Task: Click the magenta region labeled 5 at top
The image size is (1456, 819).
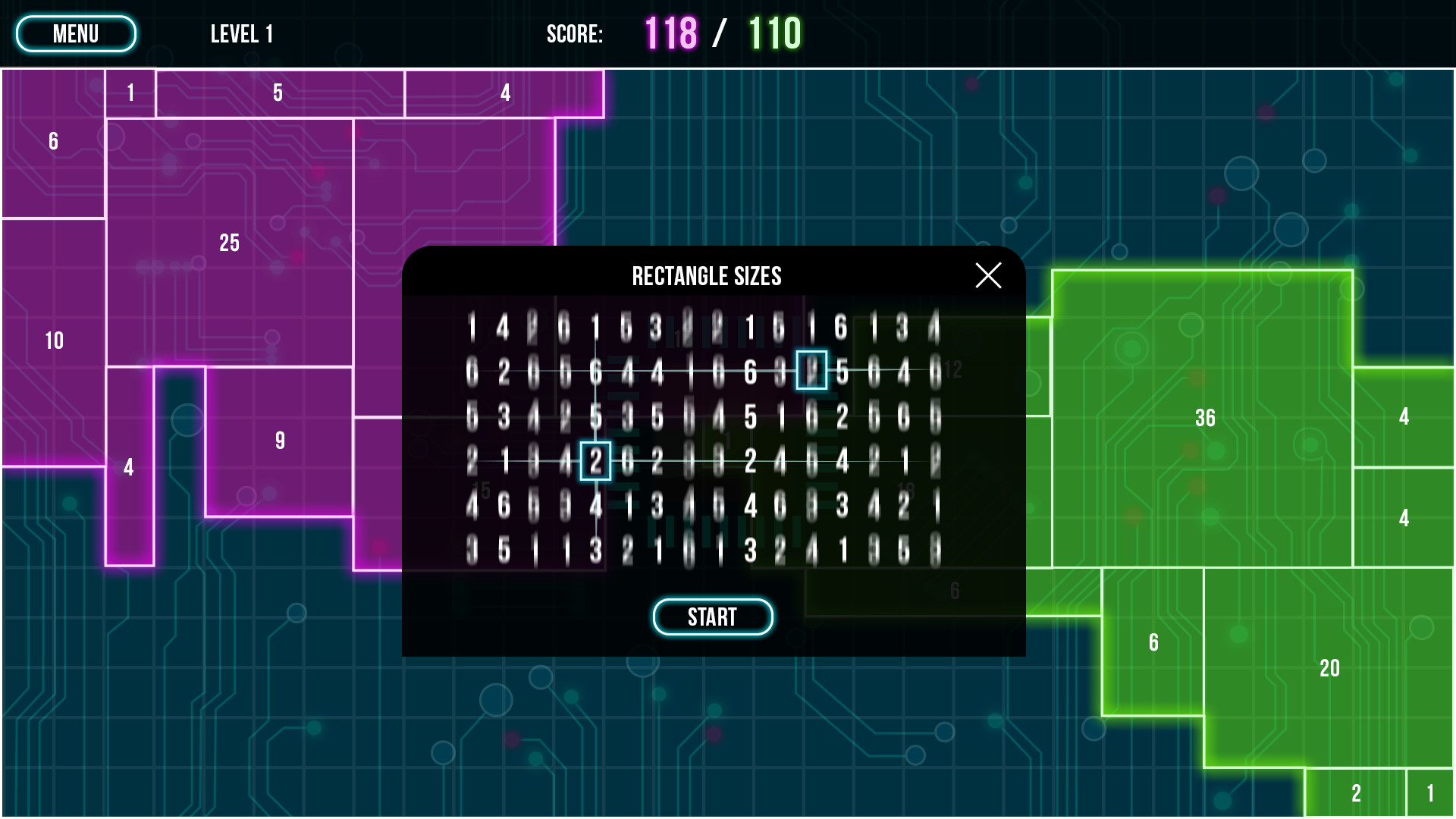Action: click(276, 93)
